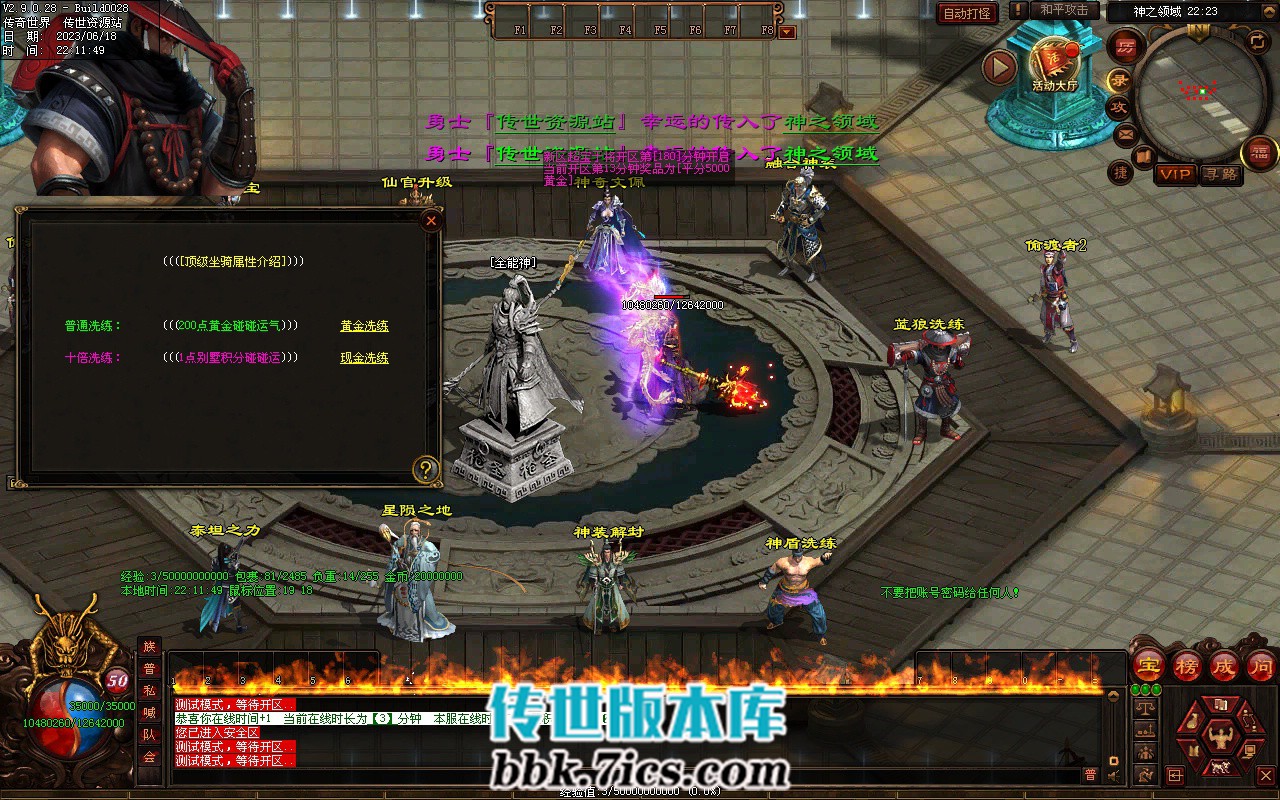Switch the 和平攻击 attack mode button
Viewport: 1280px width, 800px height.
point(1064,10)
